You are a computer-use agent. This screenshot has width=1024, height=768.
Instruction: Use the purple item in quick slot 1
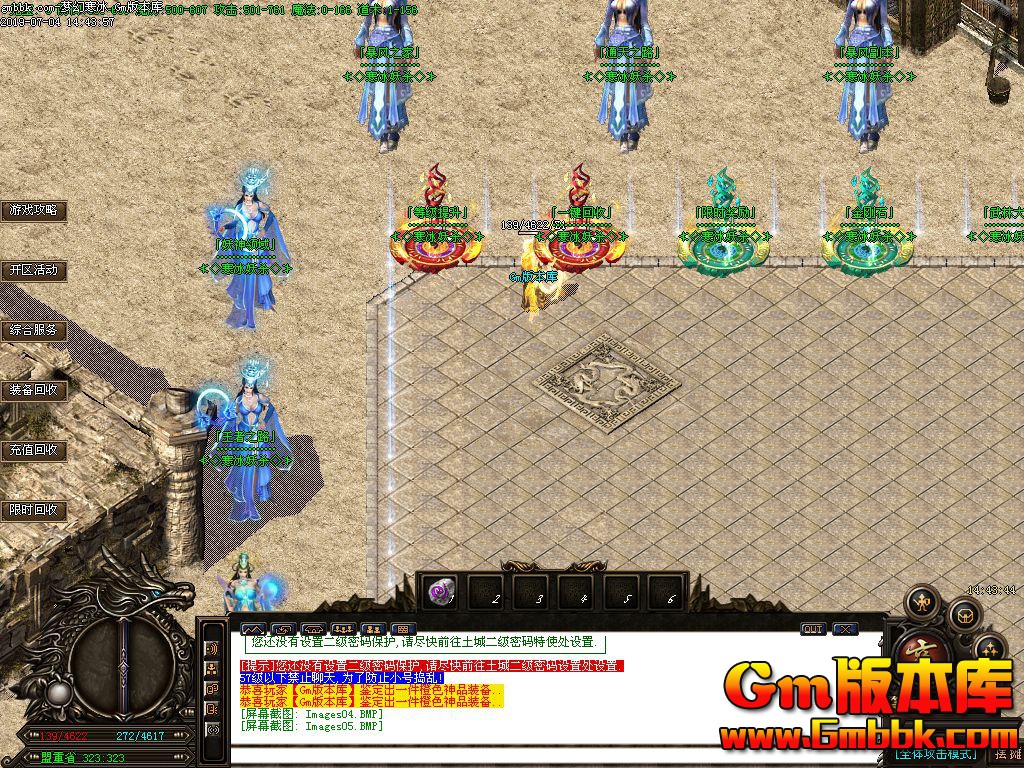pyautogui.click(x=440, y=594)
